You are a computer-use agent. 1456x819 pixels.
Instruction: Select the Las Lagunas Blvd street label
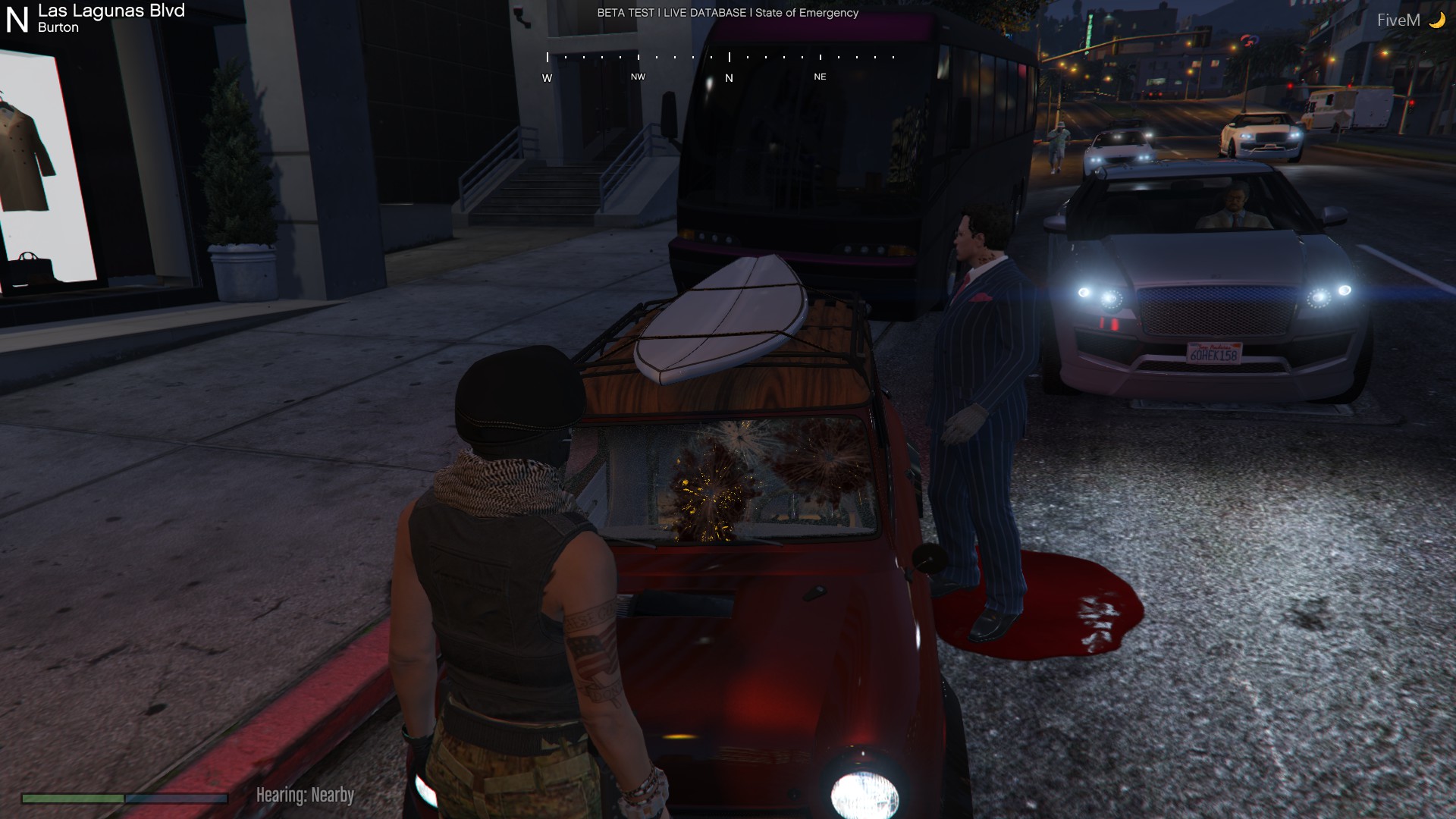coord(111,11)
